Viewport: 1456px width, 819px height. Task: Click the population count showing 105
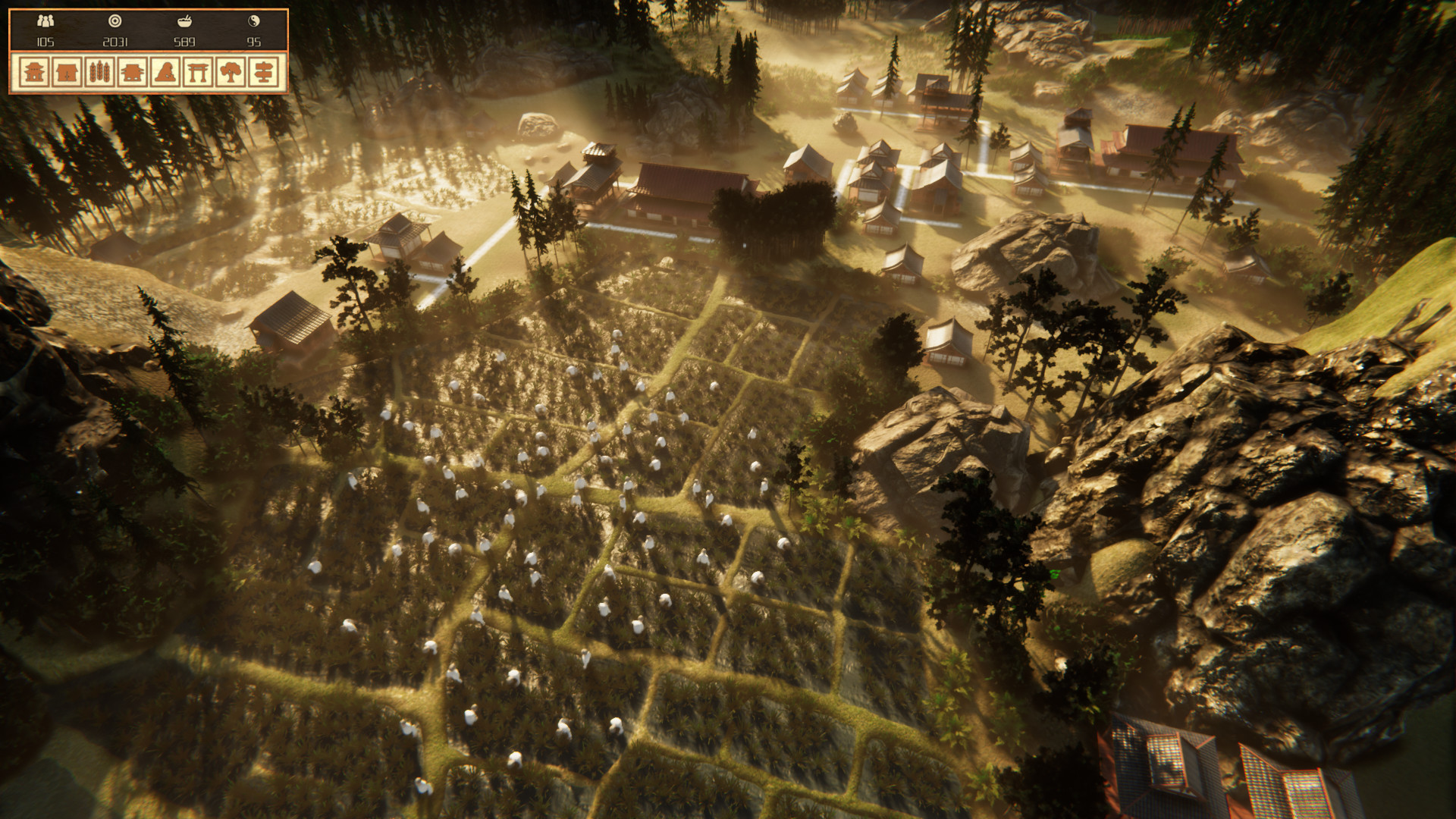(x=45, y=41)
